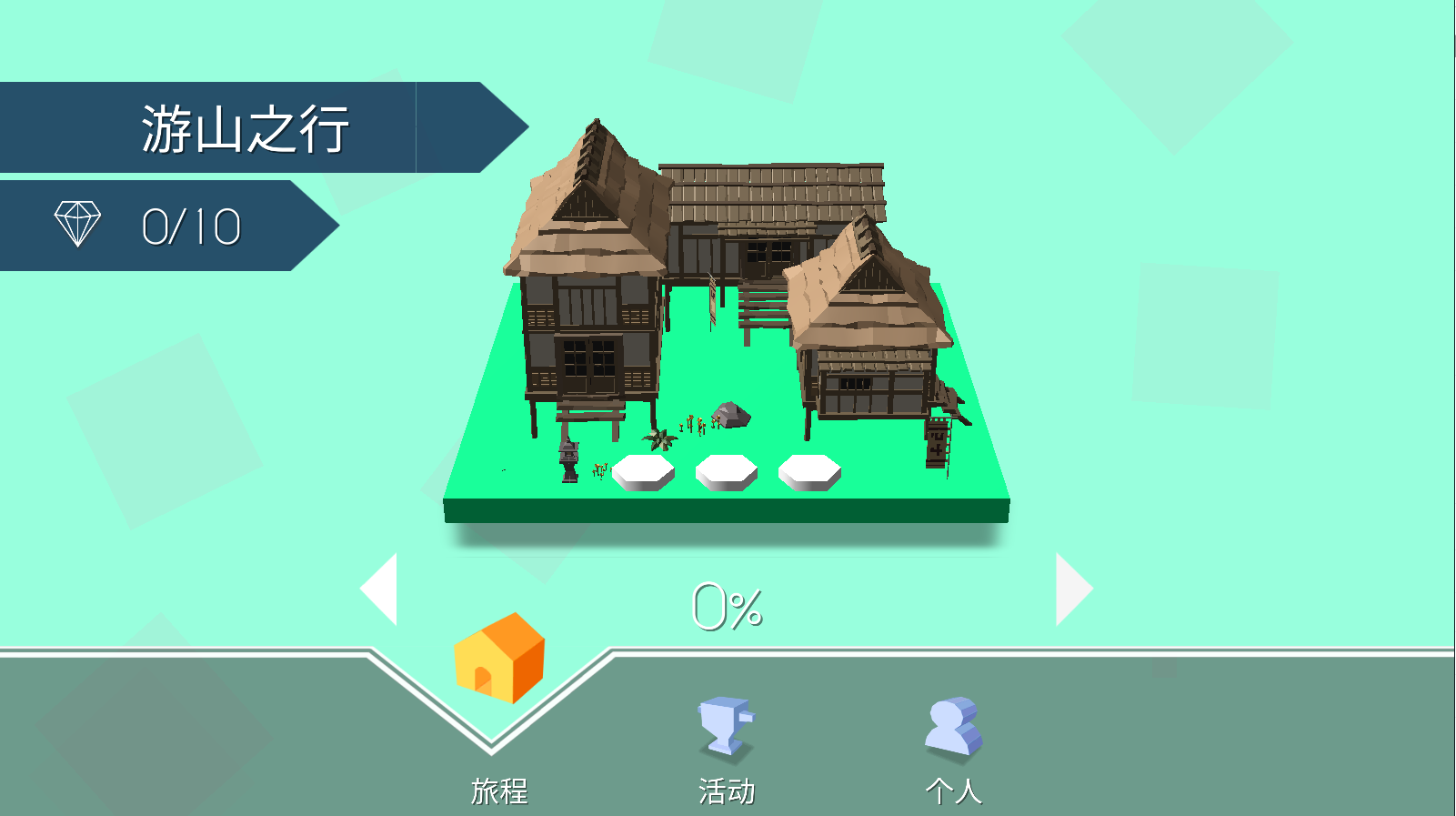
Task: Tap the 游山之行 level title banner
Action: (246, 128)
